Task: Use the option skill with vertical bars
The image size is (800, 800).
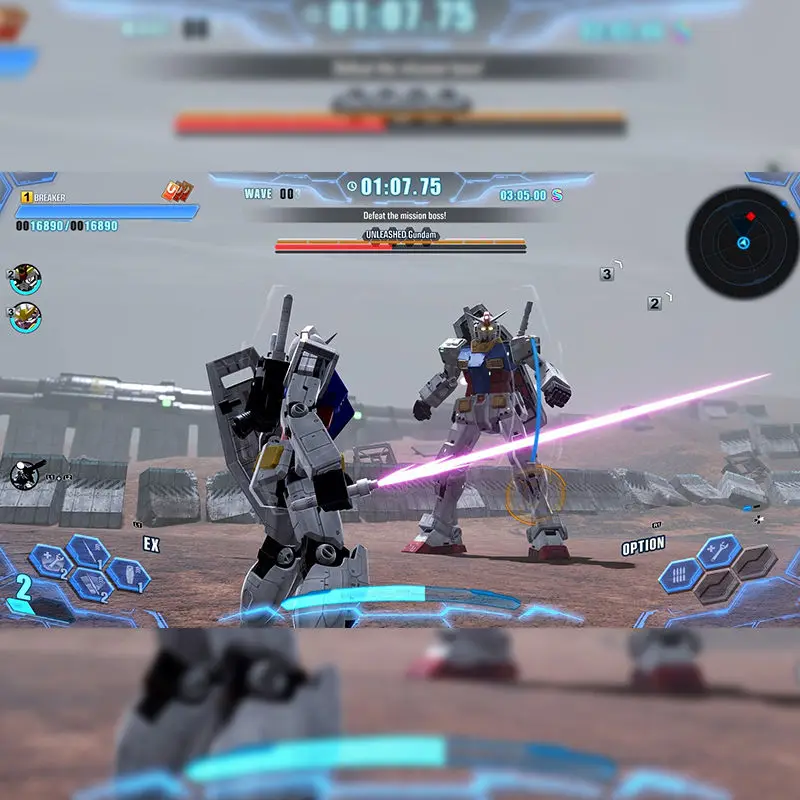Action: [x=680, y=574]
